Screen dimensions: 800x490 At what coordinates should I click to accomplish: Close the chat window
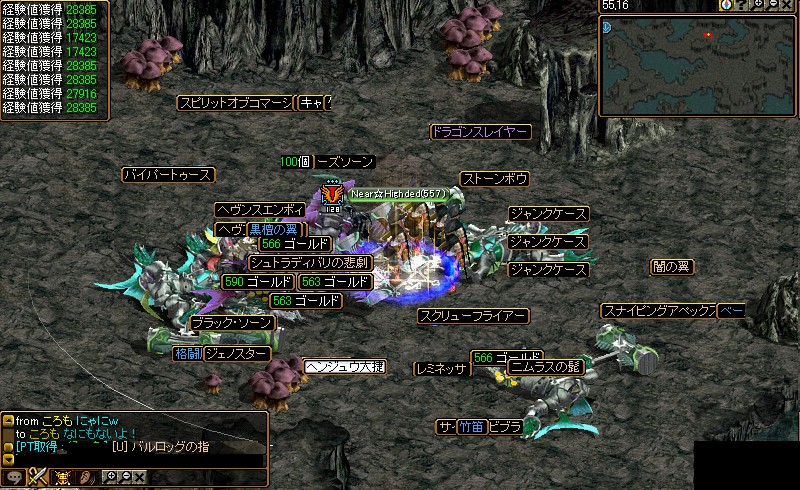point(141,477)
